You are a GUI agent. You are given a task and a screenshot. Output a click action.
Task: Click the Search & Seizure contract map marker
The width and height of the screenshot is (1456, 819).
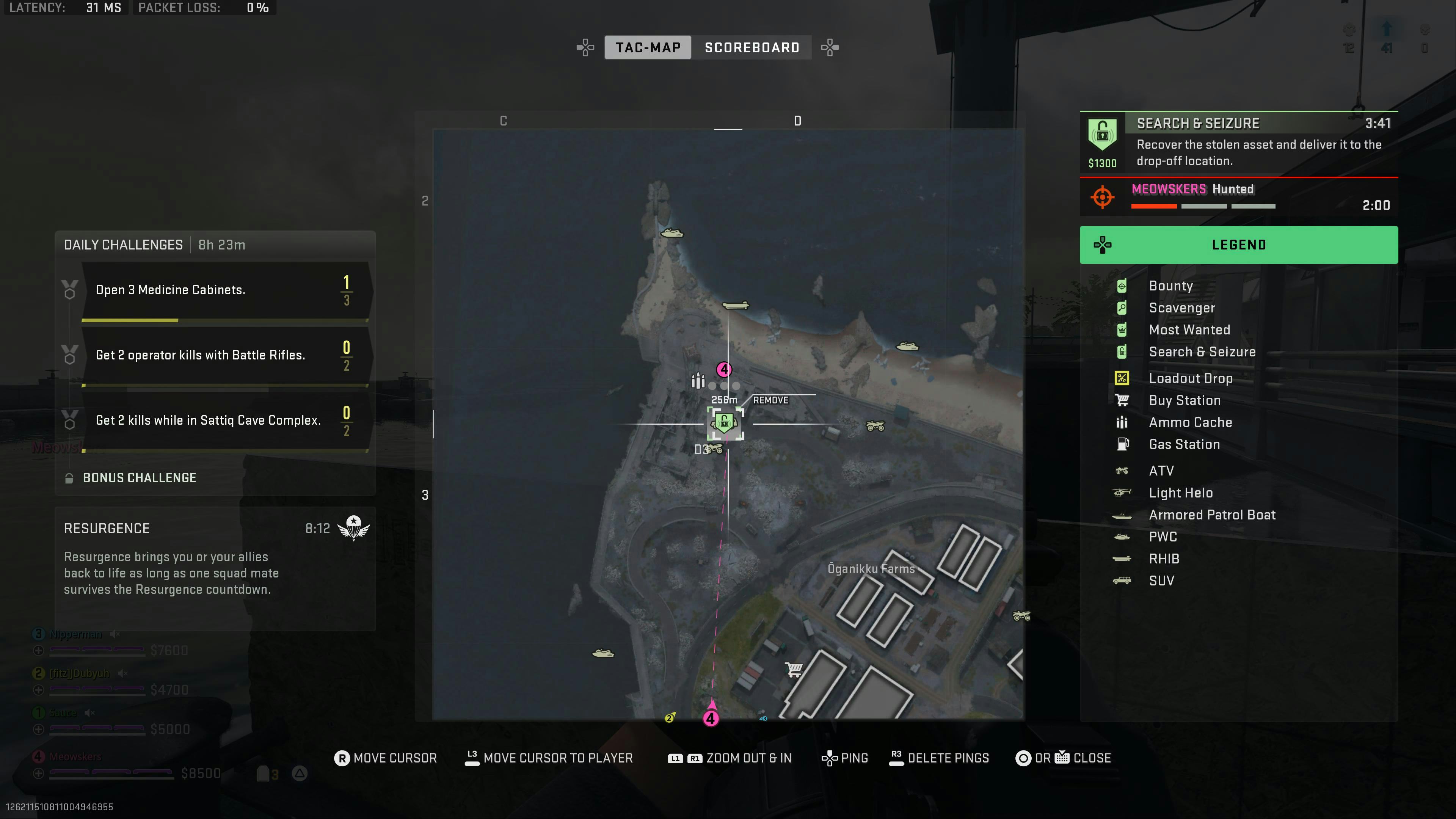coord(725,422)
